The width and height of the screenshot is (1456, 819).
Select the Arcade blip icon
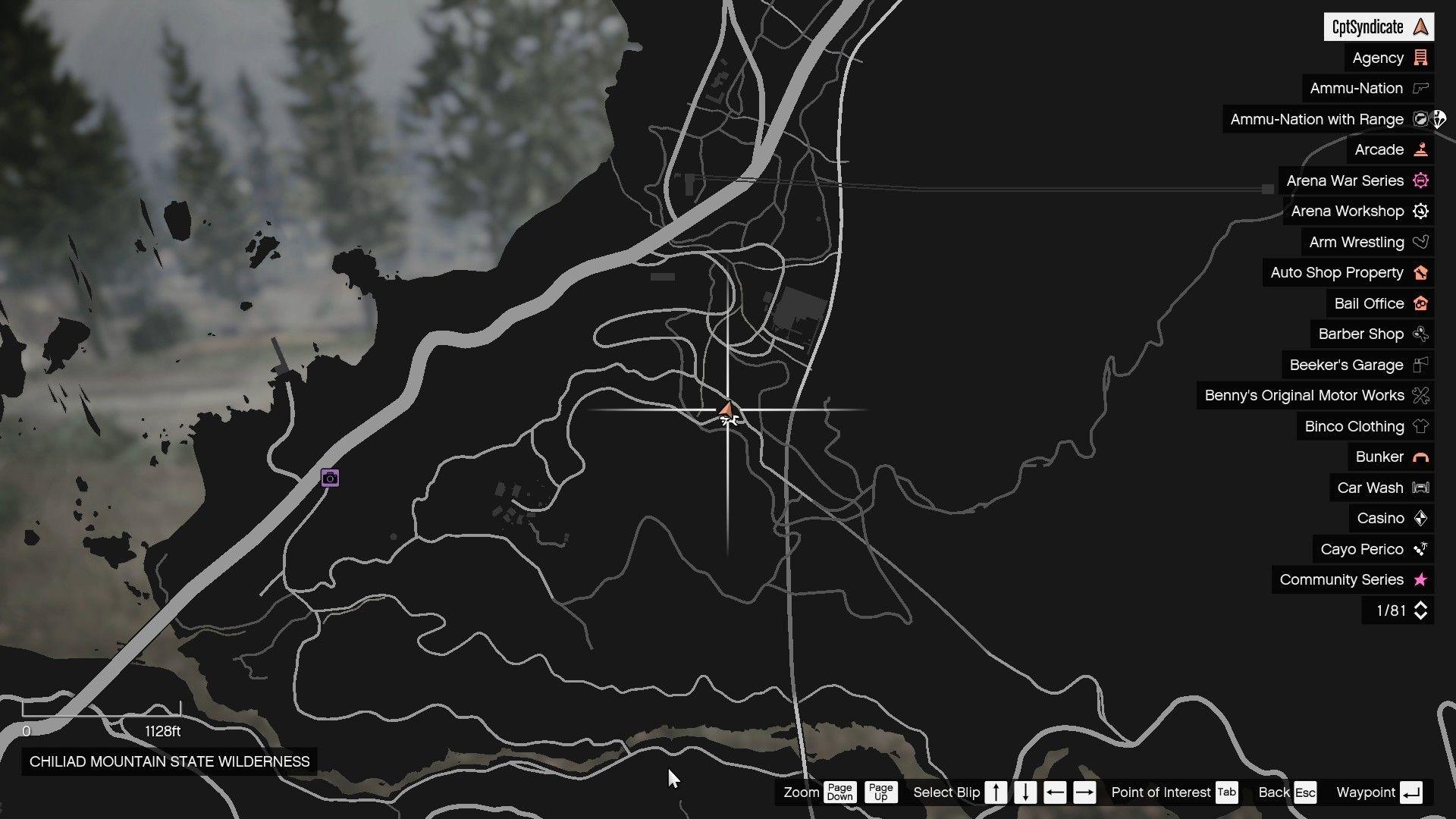1422,149
